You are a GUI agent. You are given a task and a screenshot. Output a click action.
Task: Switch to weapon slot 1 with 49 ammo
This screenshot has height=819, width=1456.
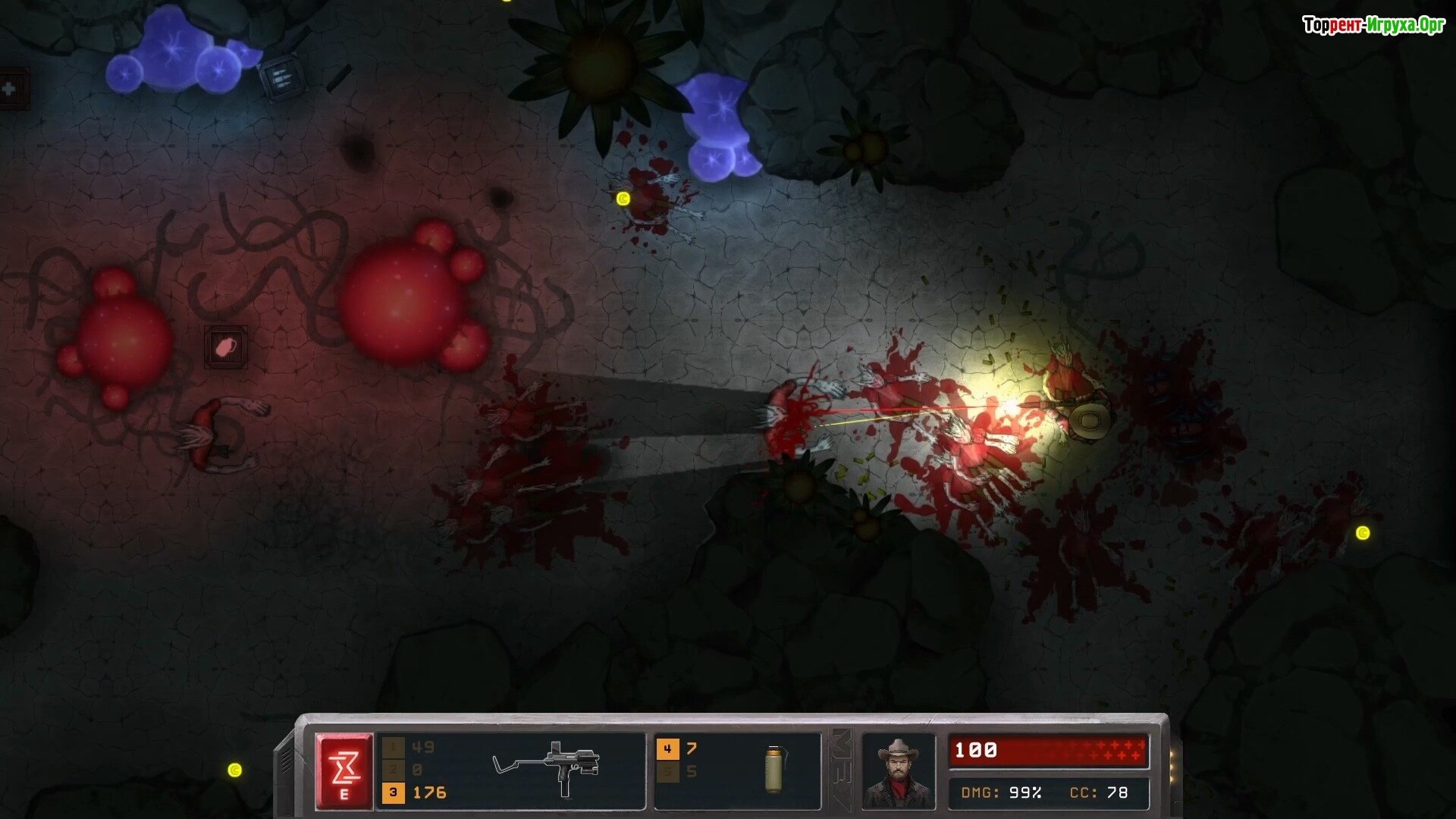point(393,748)
